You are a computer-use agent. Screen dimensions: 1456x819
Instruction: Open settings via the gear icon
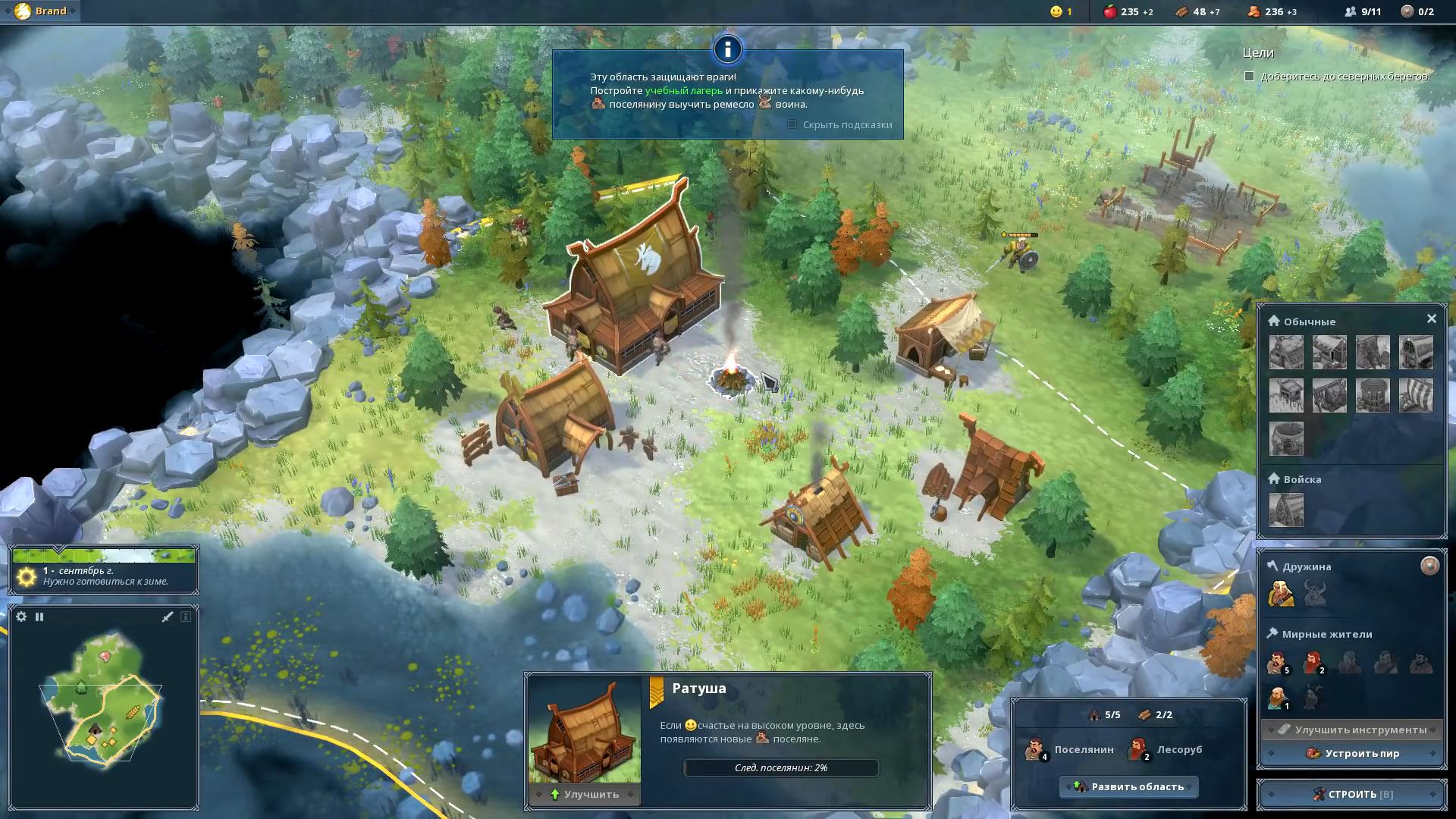21,617
